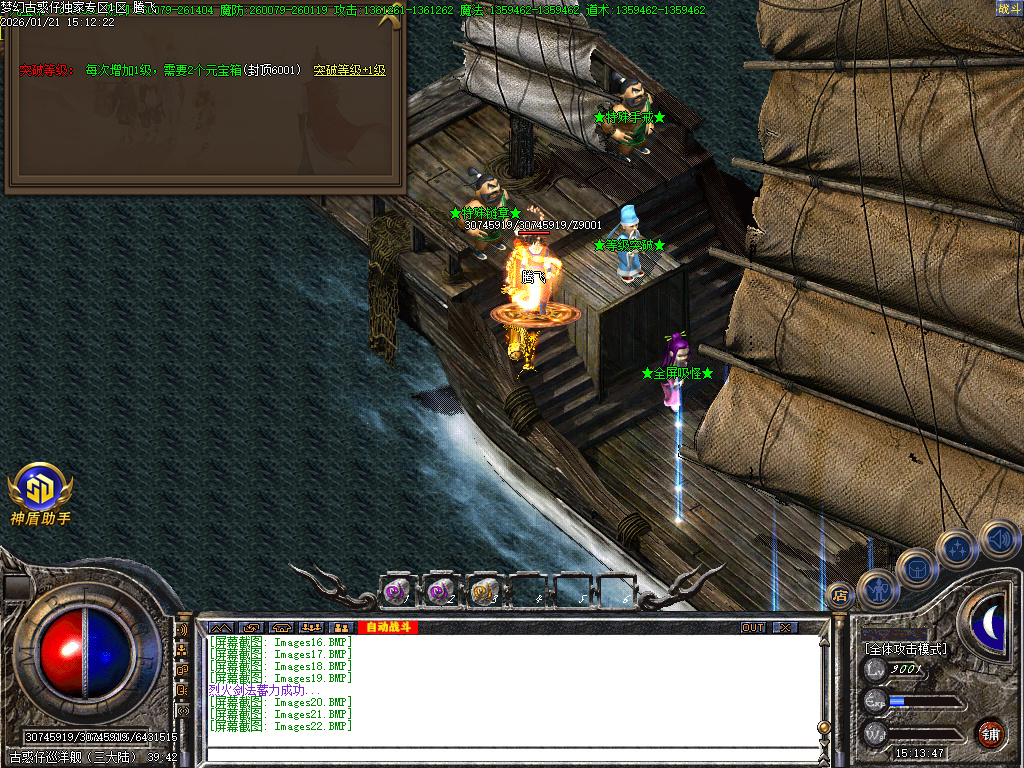Use the purple scroll in slot 1
Viewport: 1024px width, 768px height.
(x=398, y=592)
